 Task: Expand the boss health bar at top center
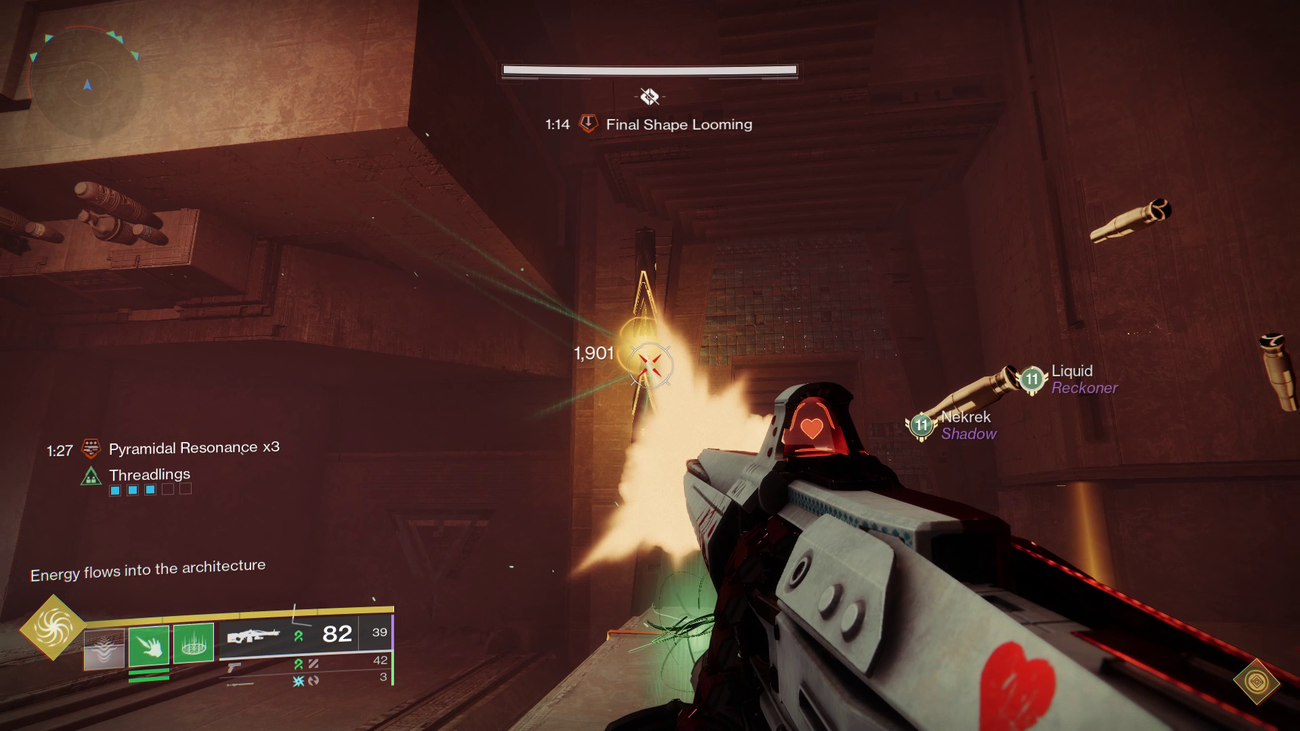coord(648,69)
